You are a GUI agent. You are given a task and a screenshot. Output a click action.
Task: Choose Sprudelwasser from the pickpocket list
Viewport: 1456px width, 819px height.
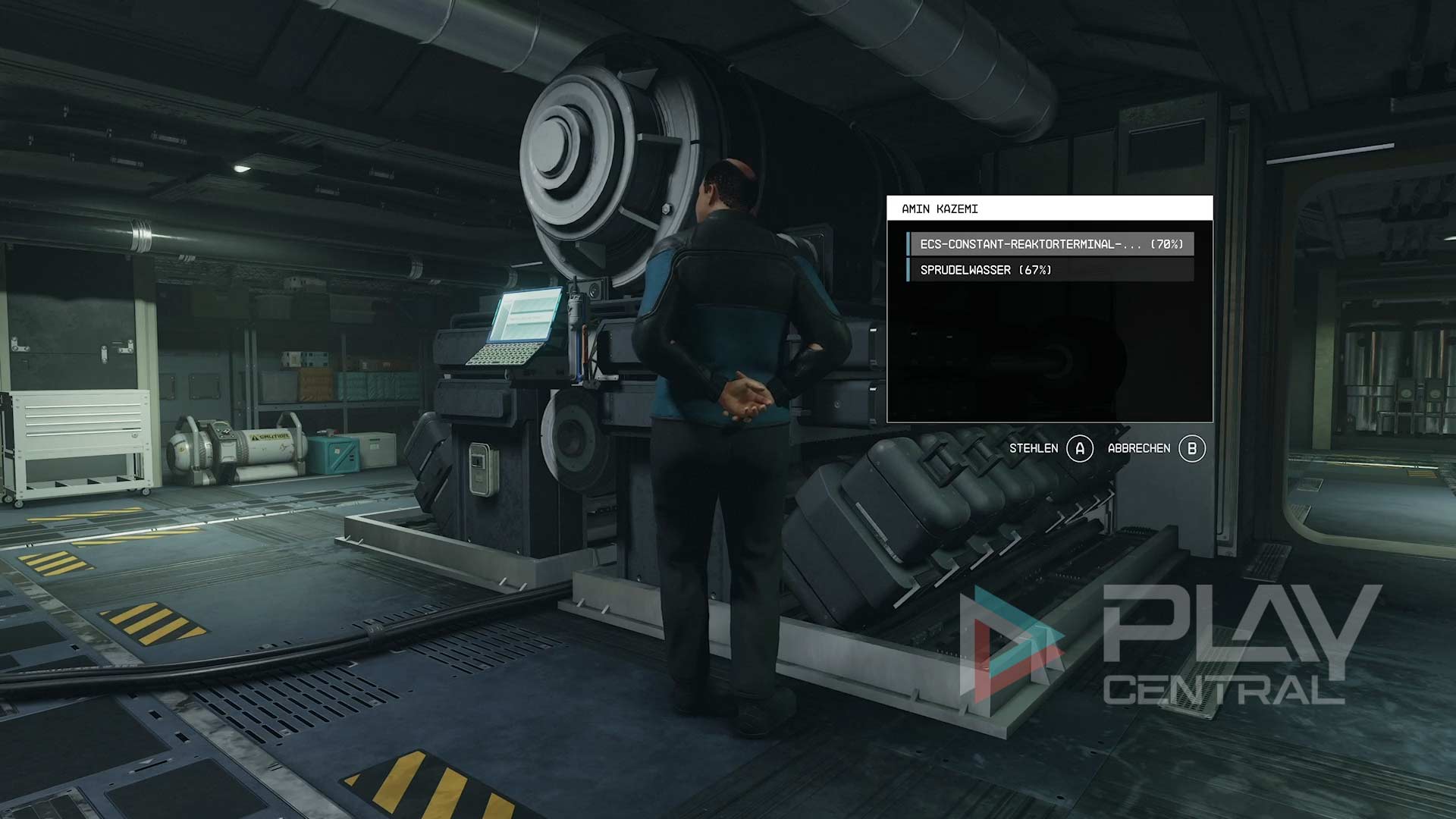click(1050, 270)
